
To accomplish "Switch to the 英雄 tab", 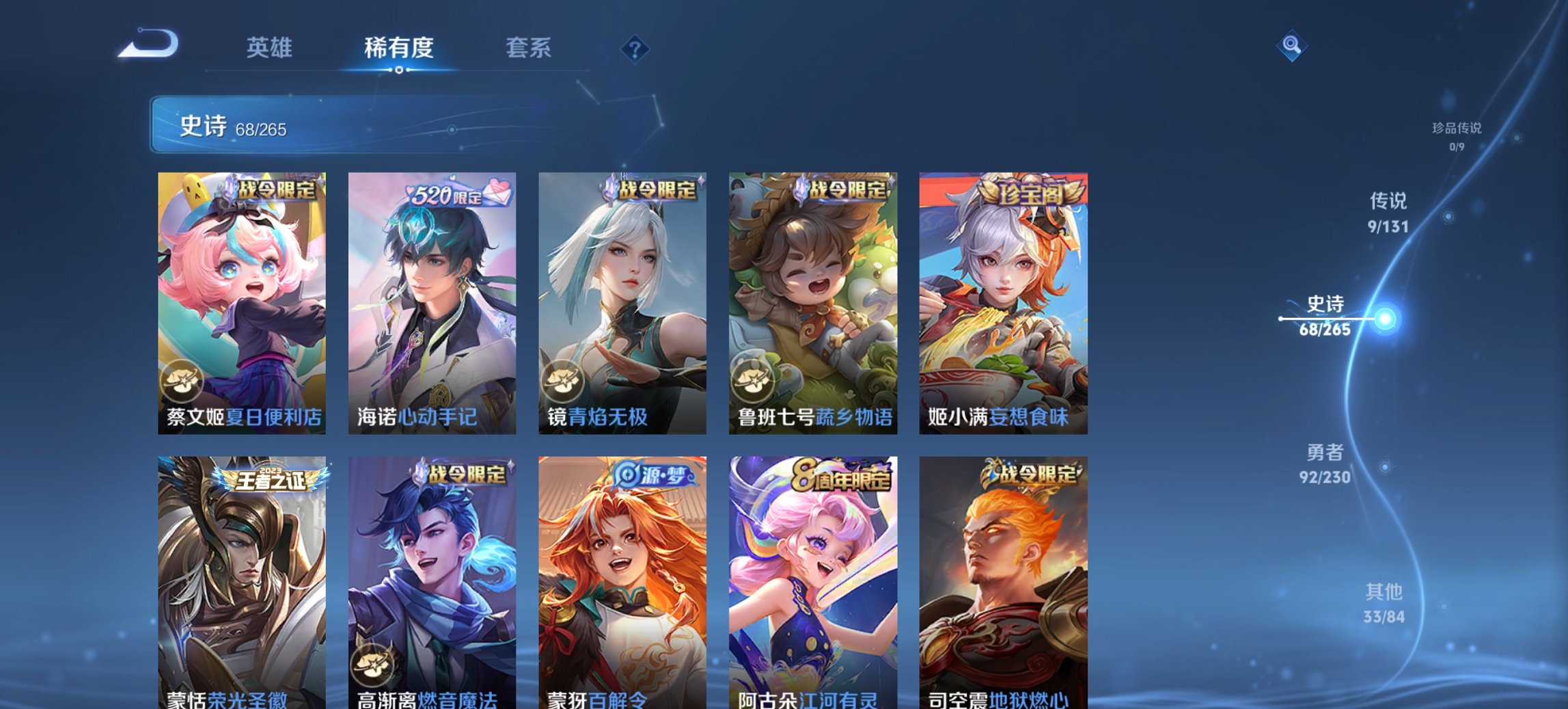I will click(x=270, y=48).
